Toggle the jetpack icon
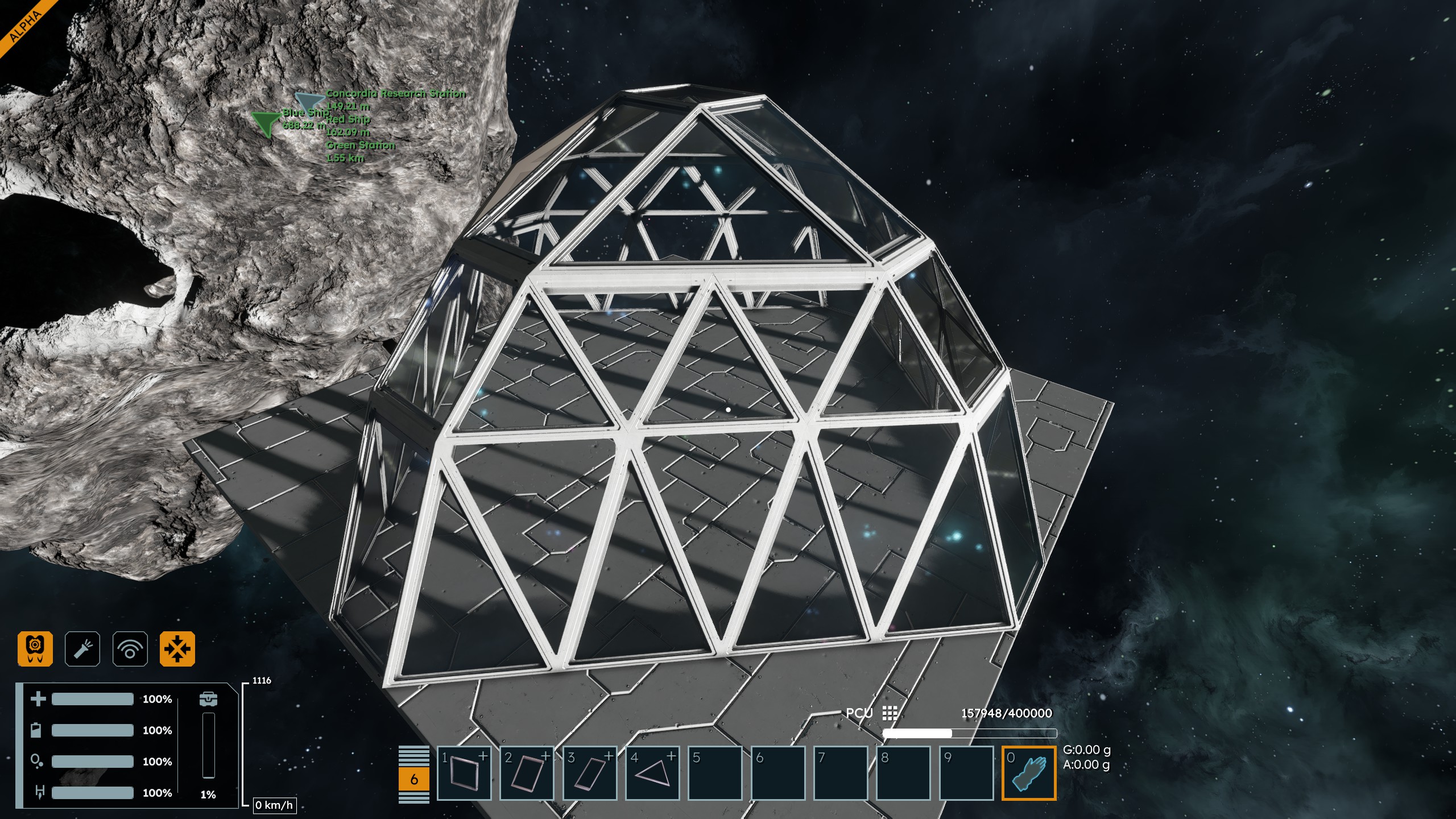1456x819 pixels. pyautogui.click(x=35, y=648)
